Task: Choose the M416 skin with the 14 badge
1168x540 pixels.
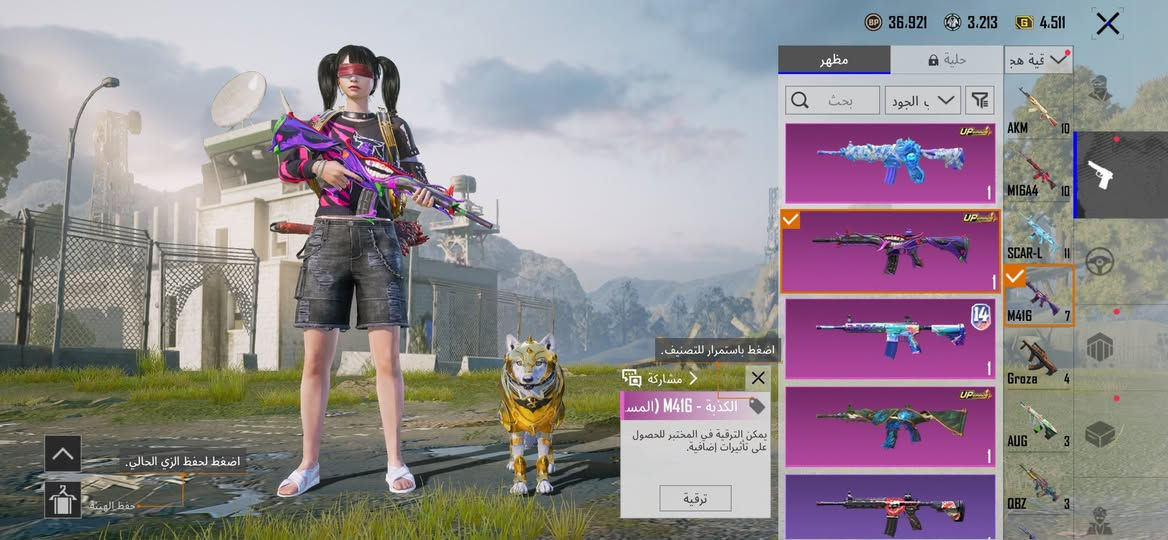Action: tap(890, 339)
